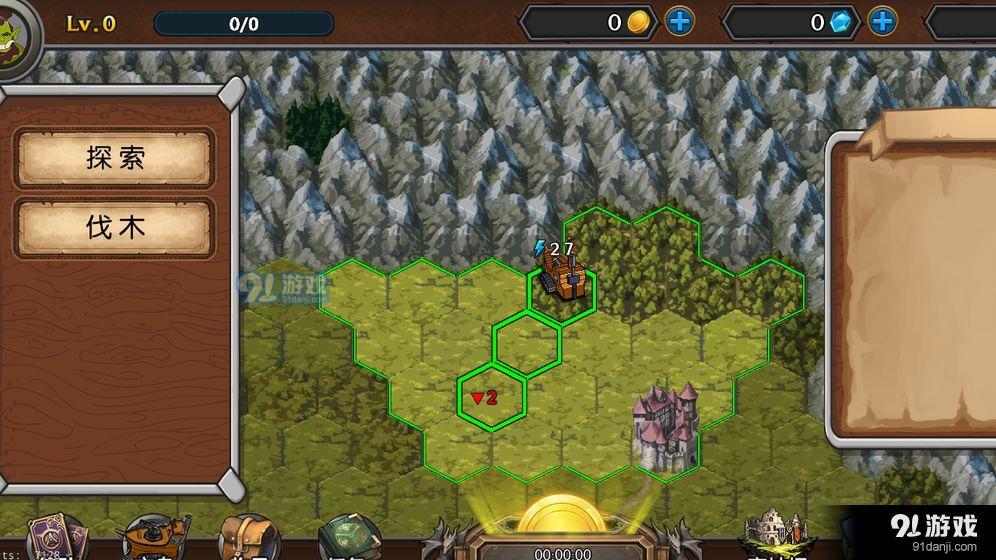Open the purple card deck icon
This screenshot has height=560, width=996.
(x=52, y=538)
